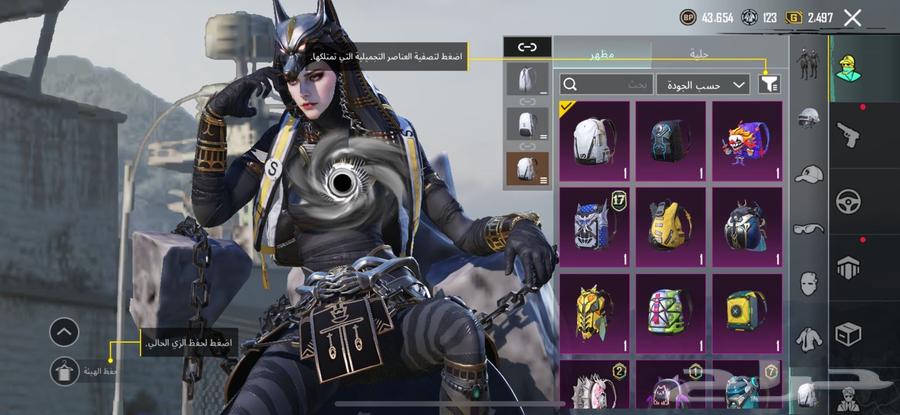Save the current outfit with the hanger button
900x415 pixels.
(64, 371)
